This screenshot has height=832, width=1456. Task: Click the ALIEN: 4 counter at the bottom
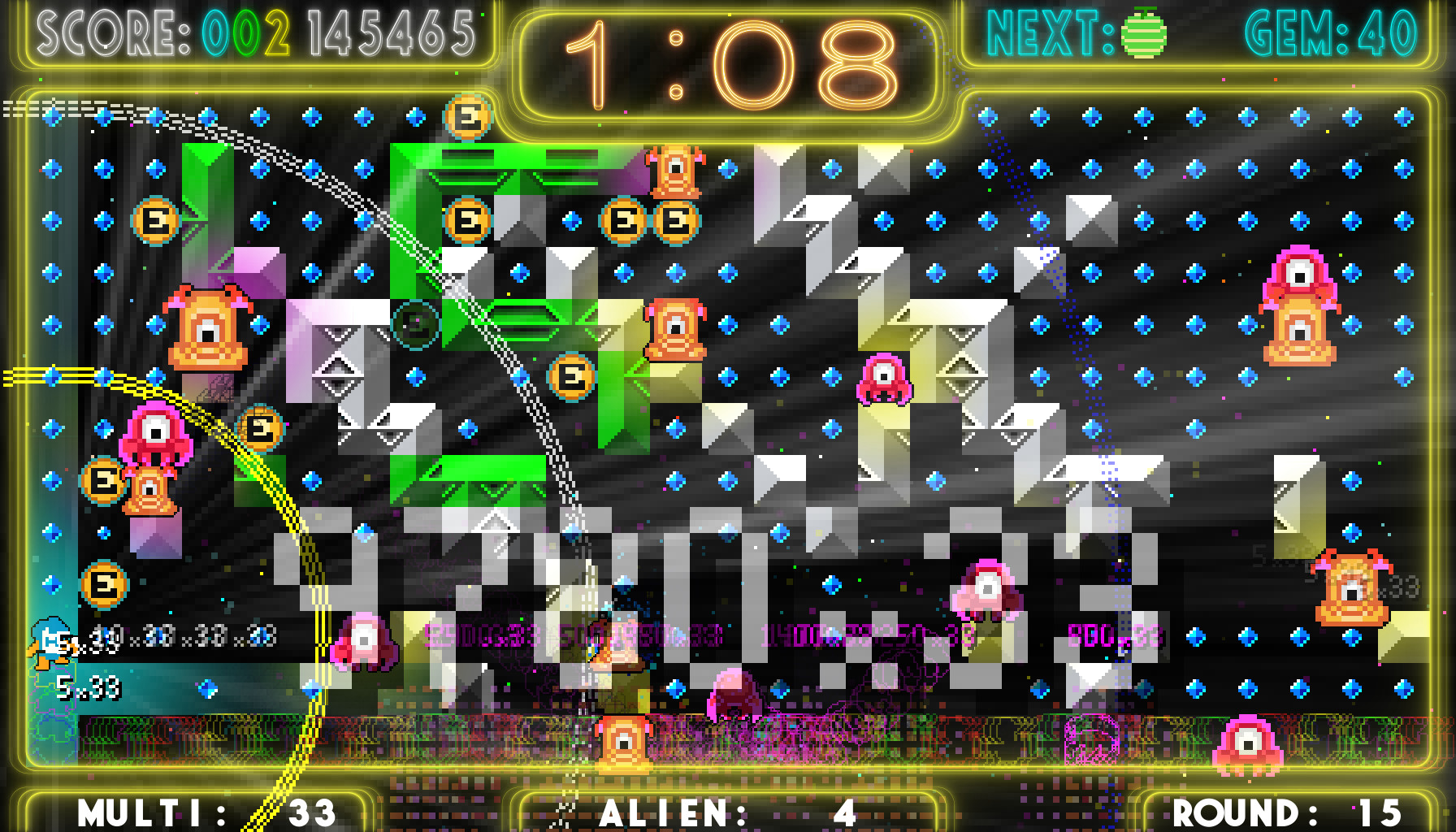[727, 810]
